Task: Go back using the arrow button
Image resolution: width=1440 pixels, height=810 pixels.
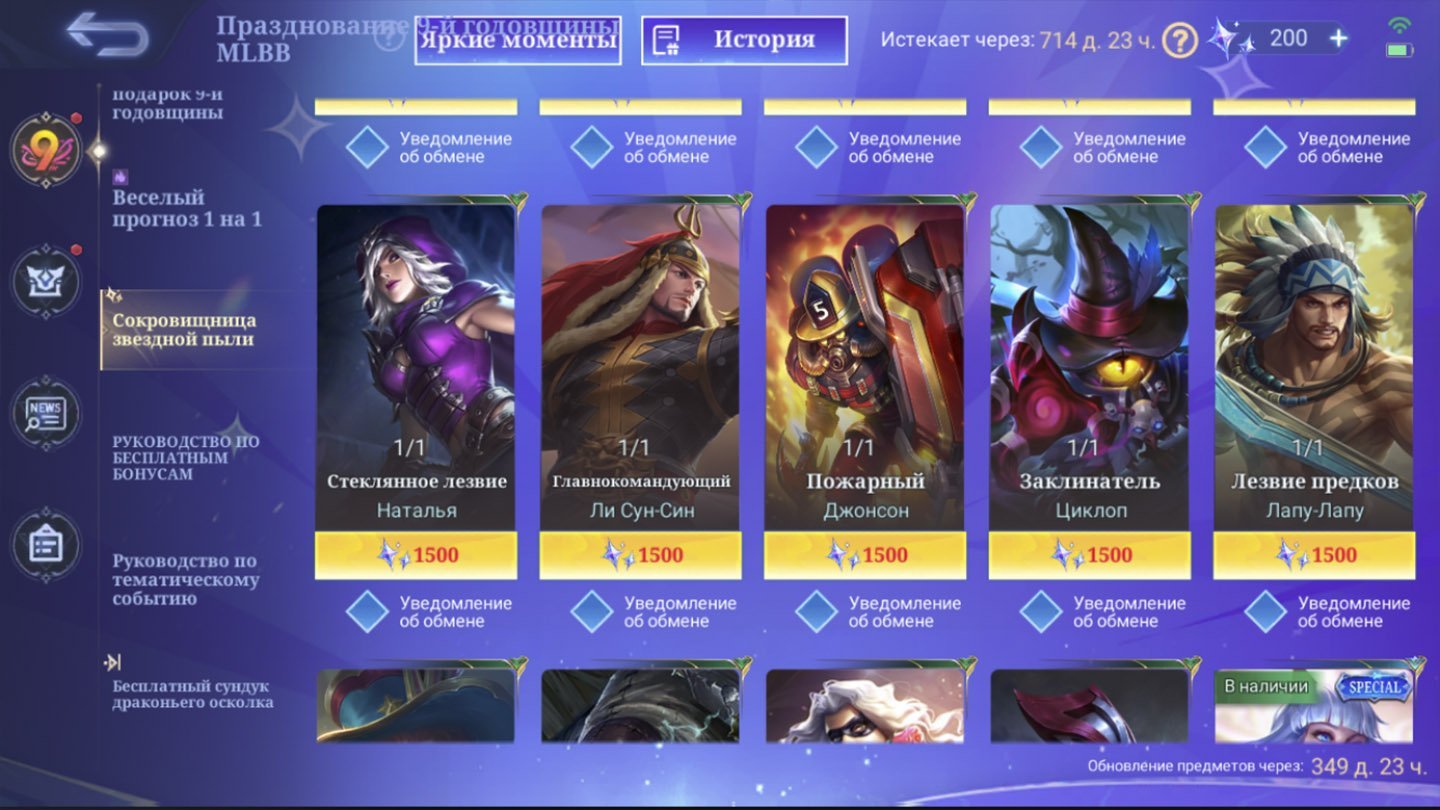Action: coord(108,35)
